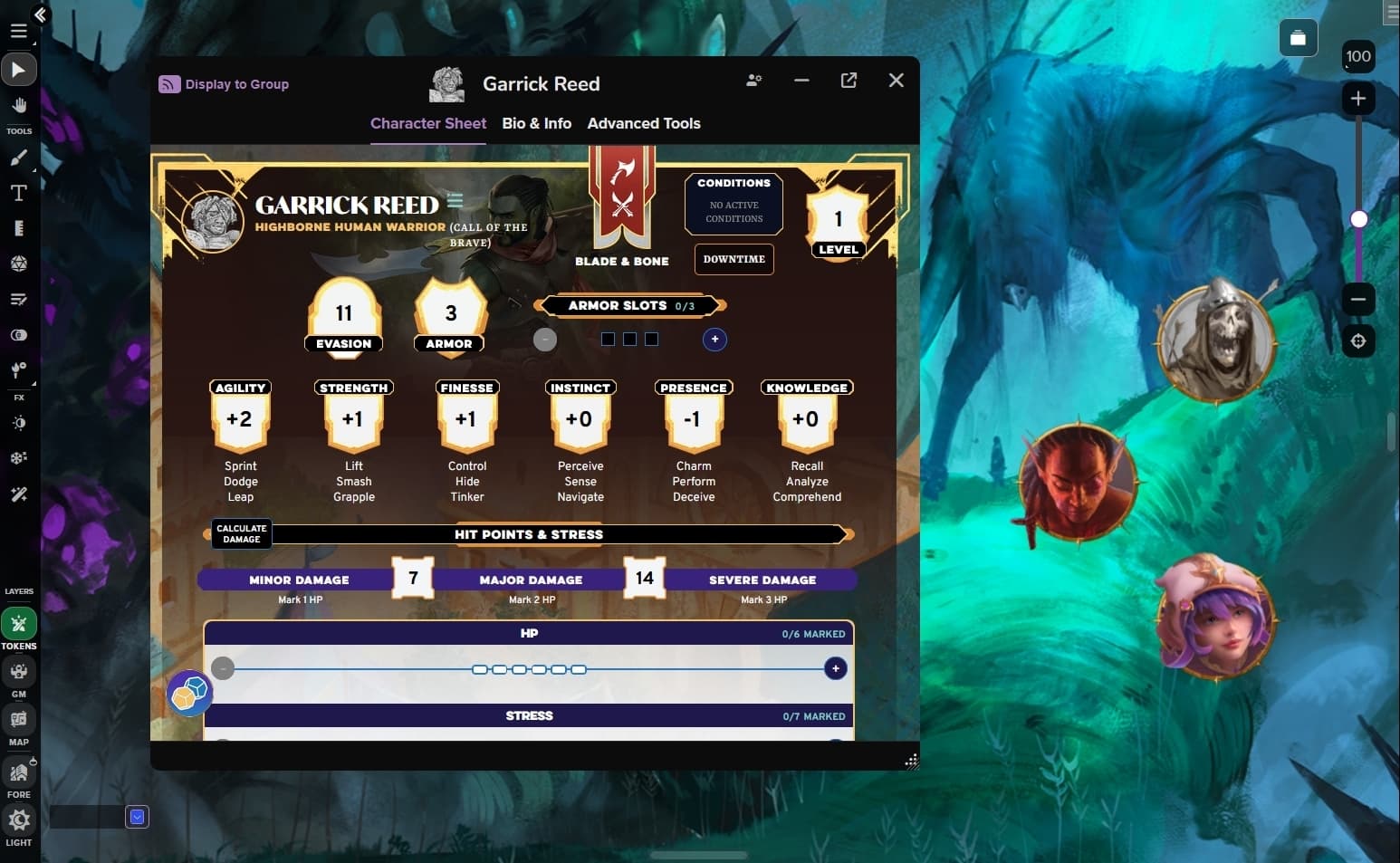Select the Tokens layer
This screenshot has width=1400, height=863.
[19, 624]
